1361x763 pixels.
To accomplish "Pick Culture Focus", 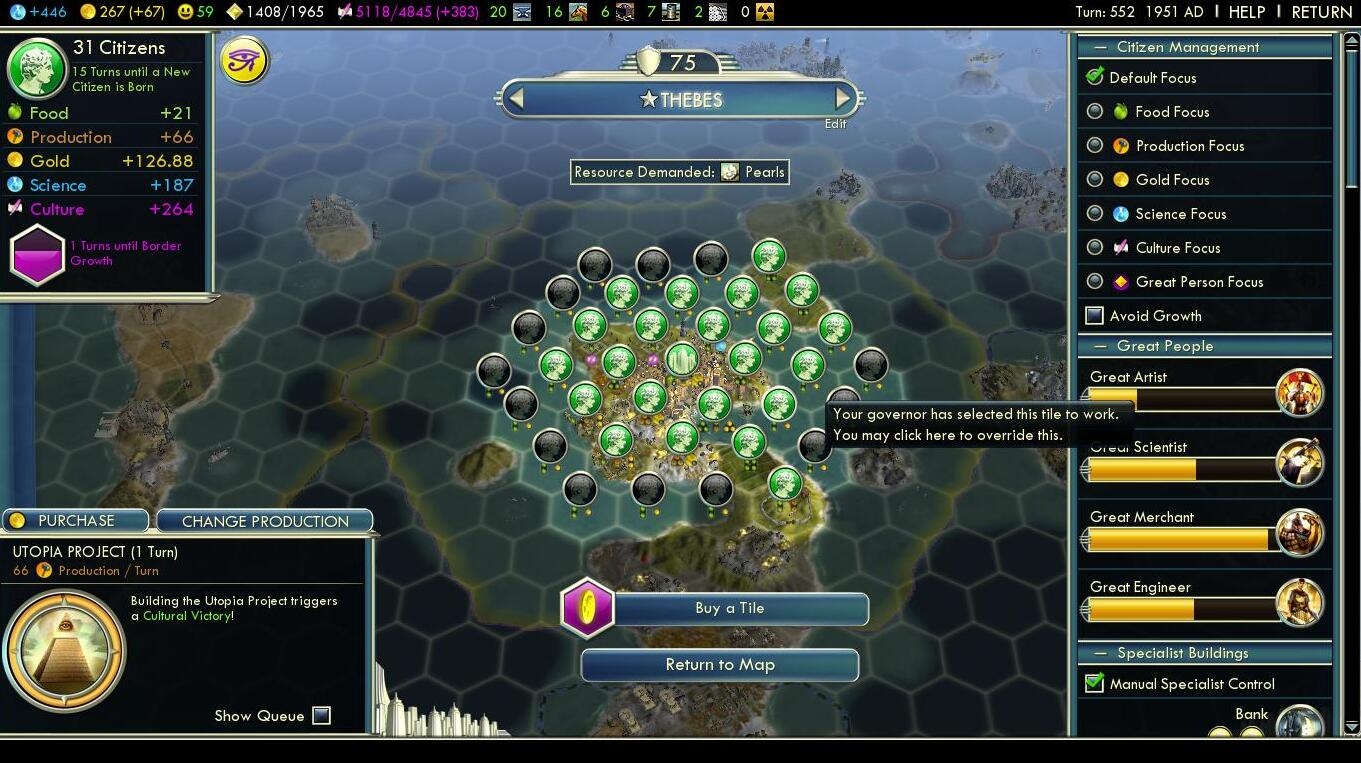I will click(1096, 248).
